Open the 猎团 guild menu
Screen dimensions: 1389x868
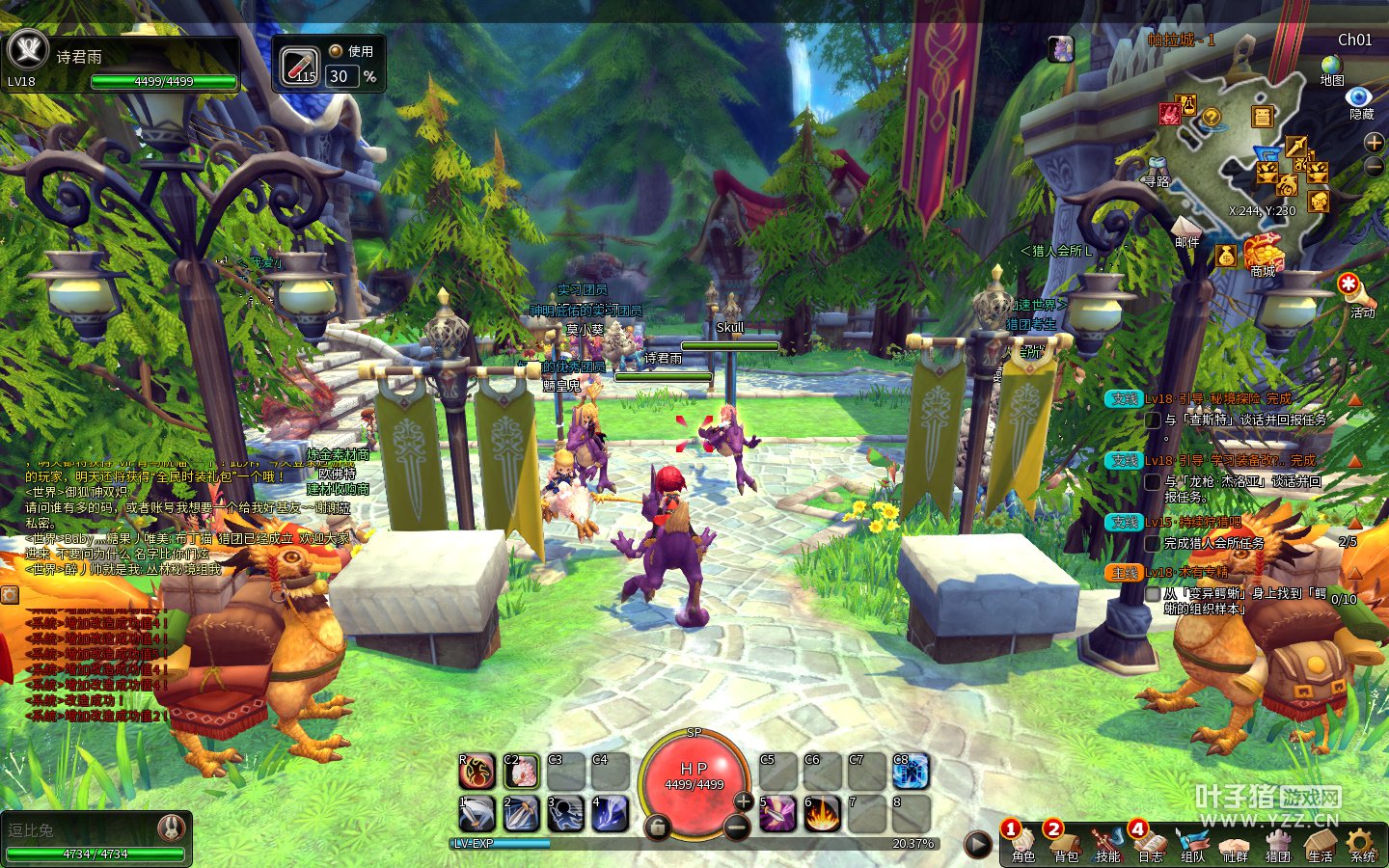pos(1277,842)
